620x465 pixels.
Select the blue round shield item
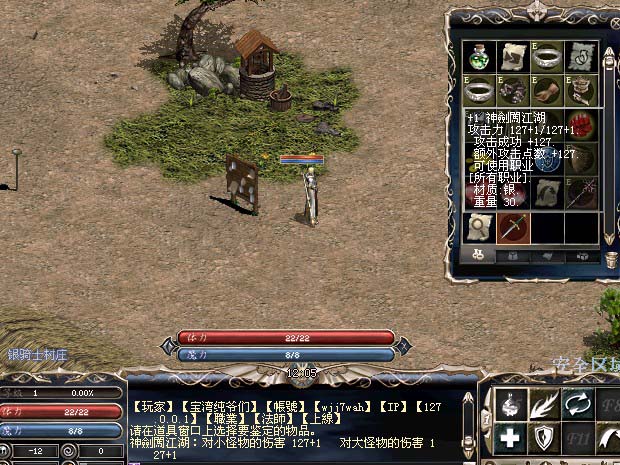546,160
